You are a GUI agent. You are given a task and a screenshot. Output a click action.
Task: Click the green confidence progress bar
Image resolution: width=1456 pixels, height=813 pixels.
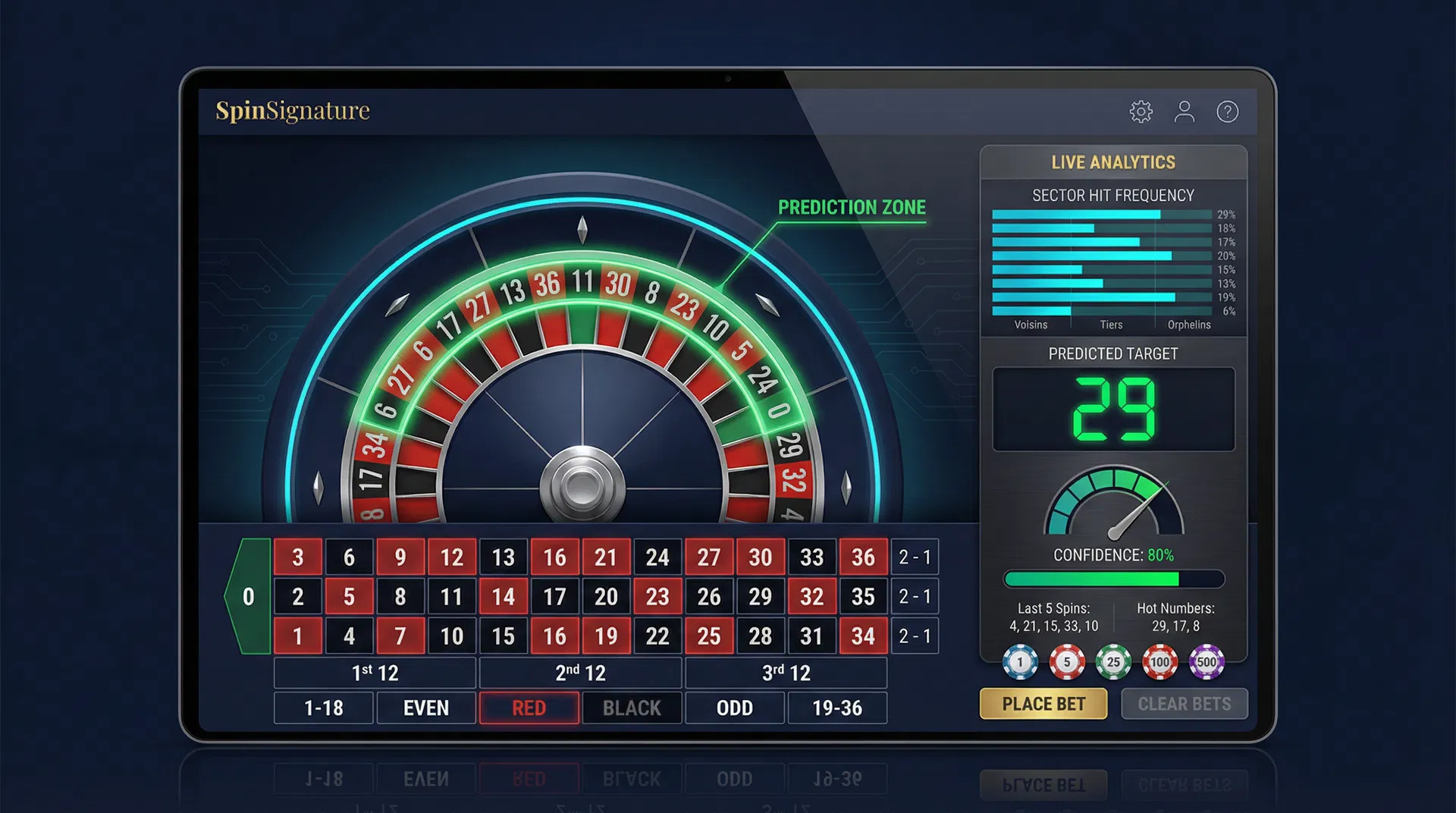pyautogui.click(x=1113, y=579)
